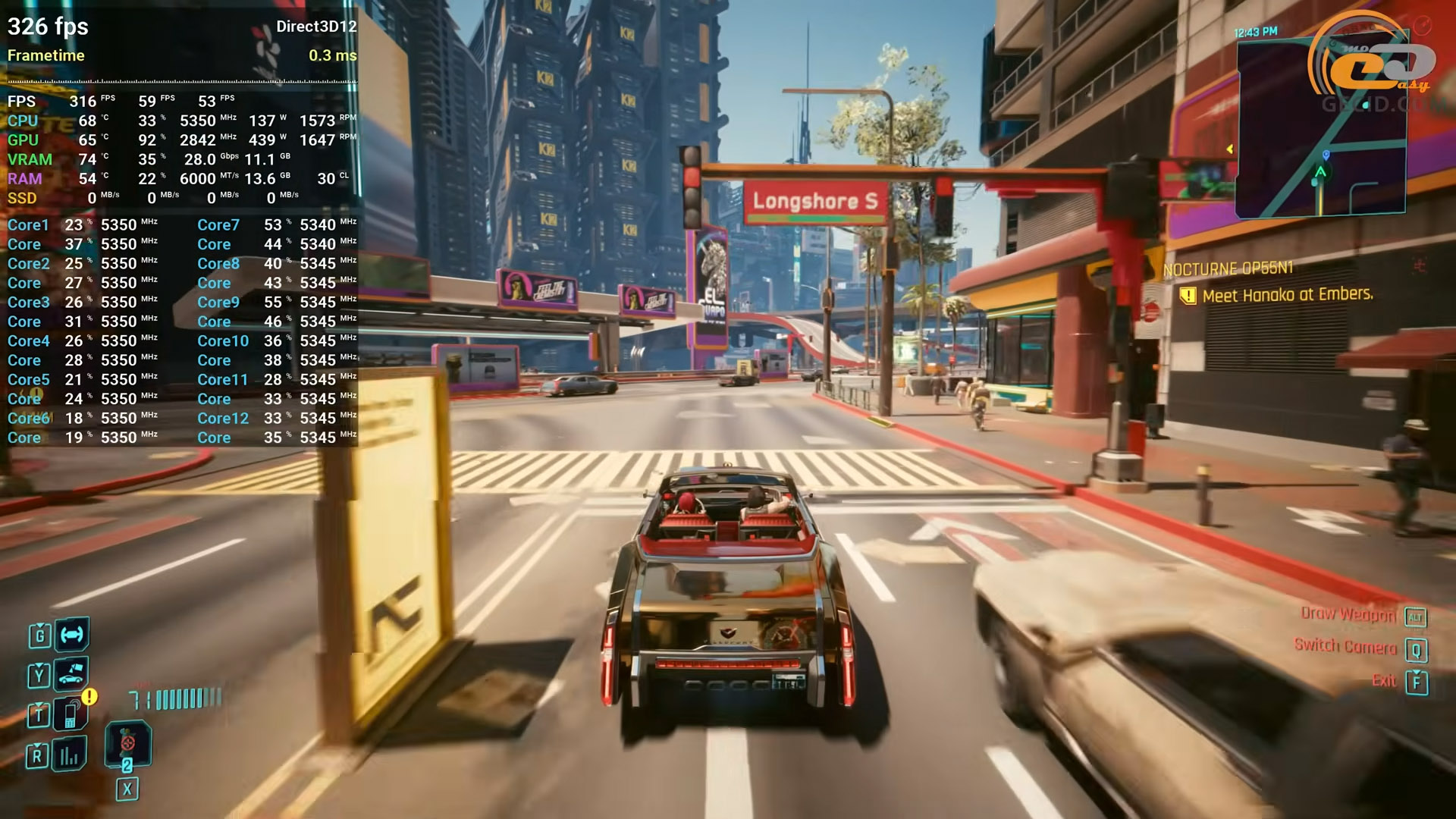Open the radio bars icon
The image size is (1456, 819).
point(70,754)
